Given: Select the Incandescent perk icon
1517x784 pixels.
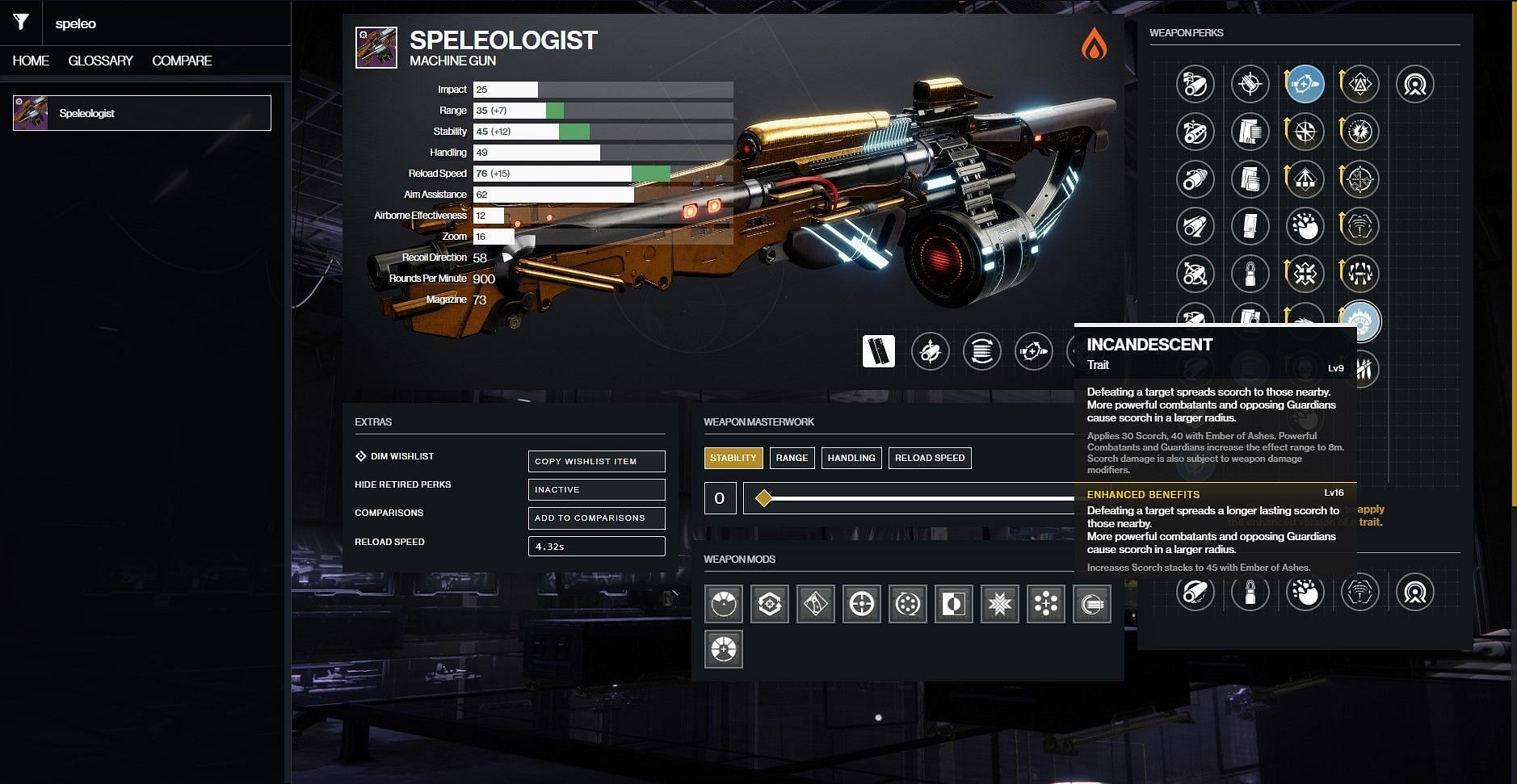Looking at the screenshot, I should click(1360, 321).
